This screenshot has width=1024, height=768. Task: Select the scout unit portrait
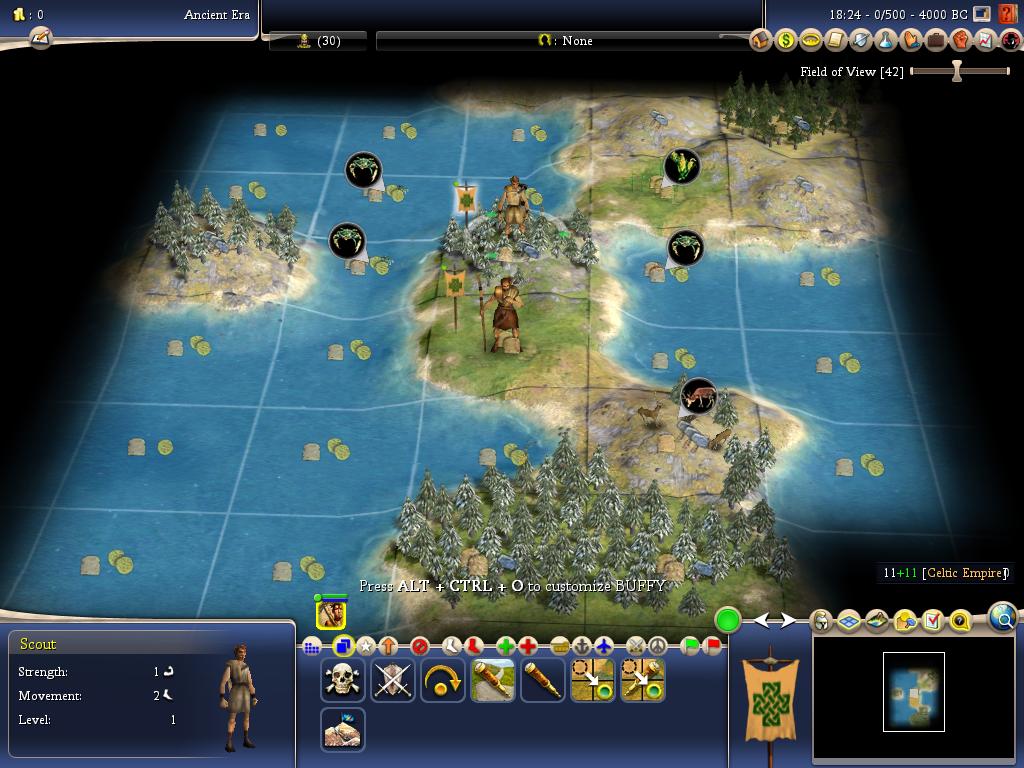click(x=331, y=613)
